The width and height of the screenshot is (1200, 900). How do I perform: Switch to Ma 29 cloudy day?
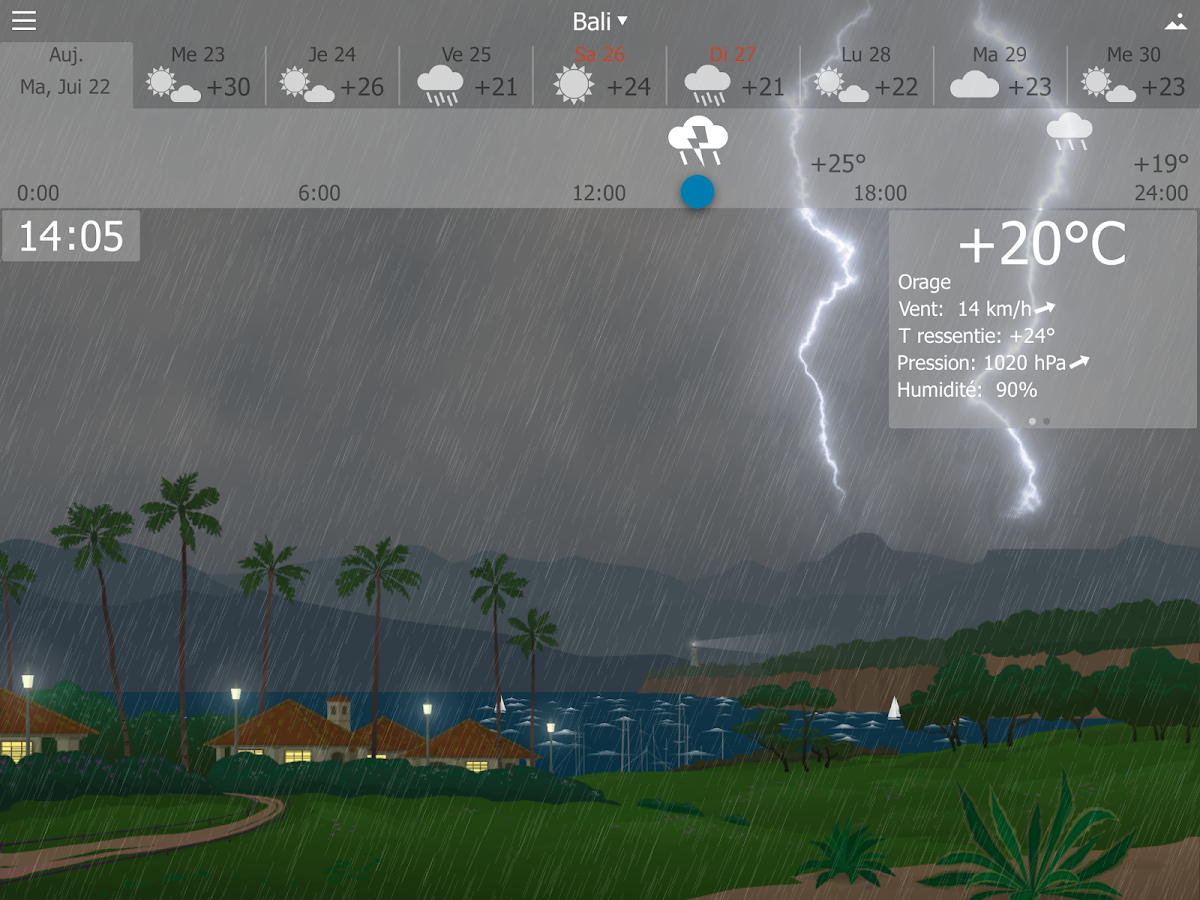1000,75
